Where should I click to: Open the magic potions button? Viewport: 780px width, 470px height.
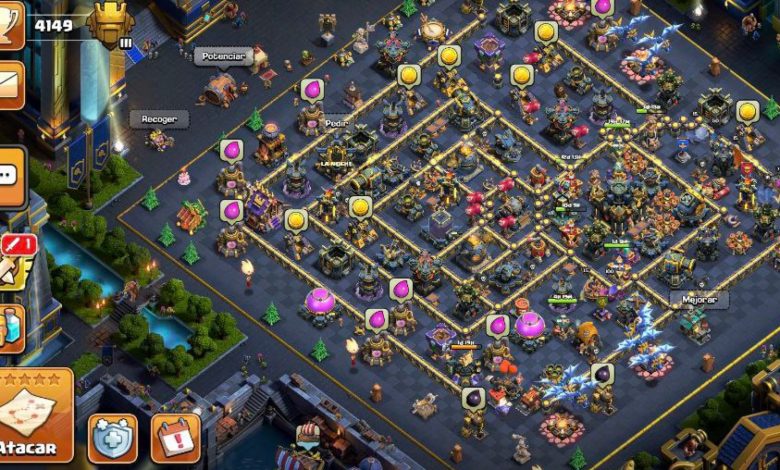click(x=10, y=327)
